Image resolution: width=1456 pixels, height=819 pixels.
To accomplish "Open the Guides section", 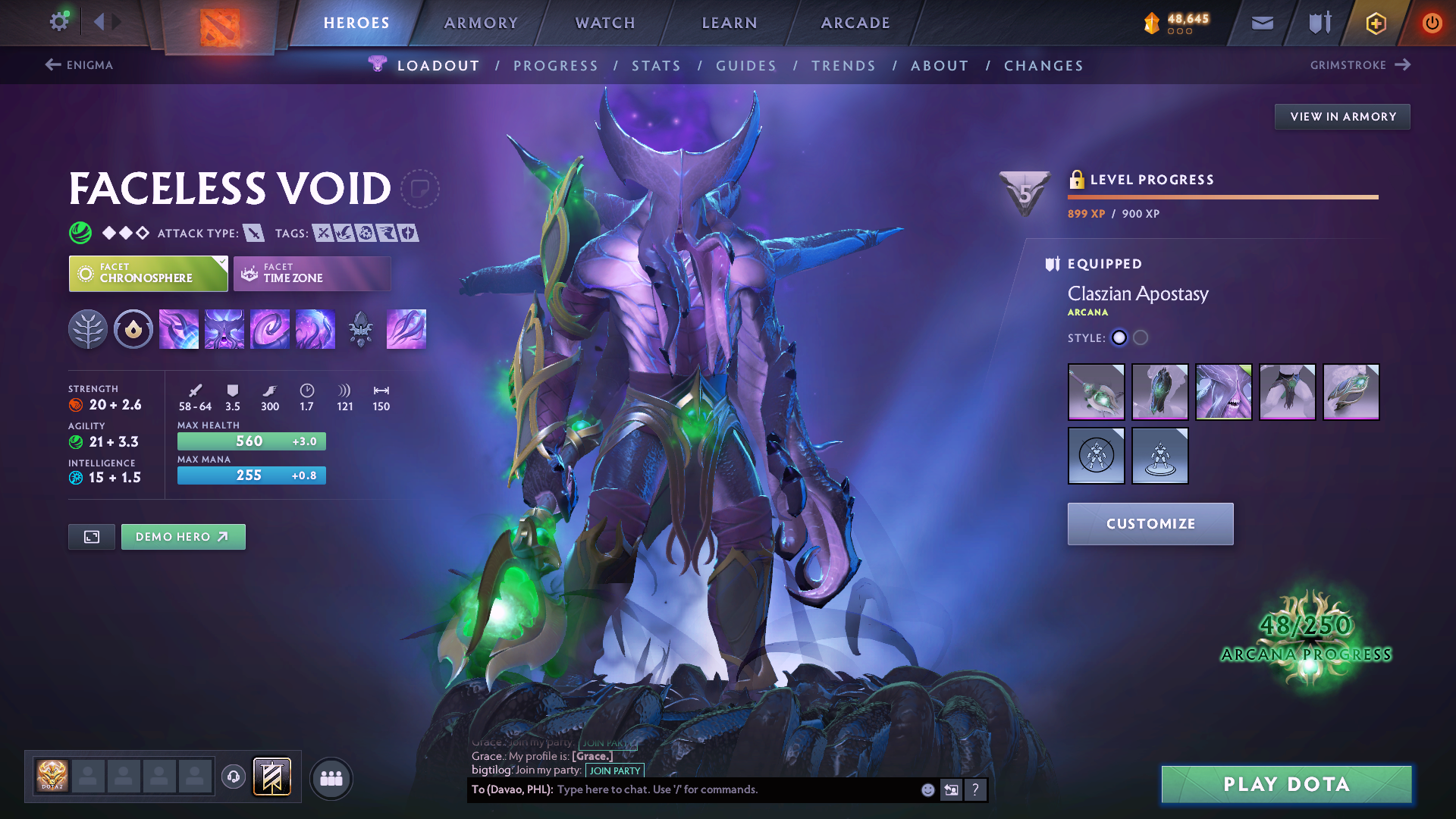I will click(746, 66).
